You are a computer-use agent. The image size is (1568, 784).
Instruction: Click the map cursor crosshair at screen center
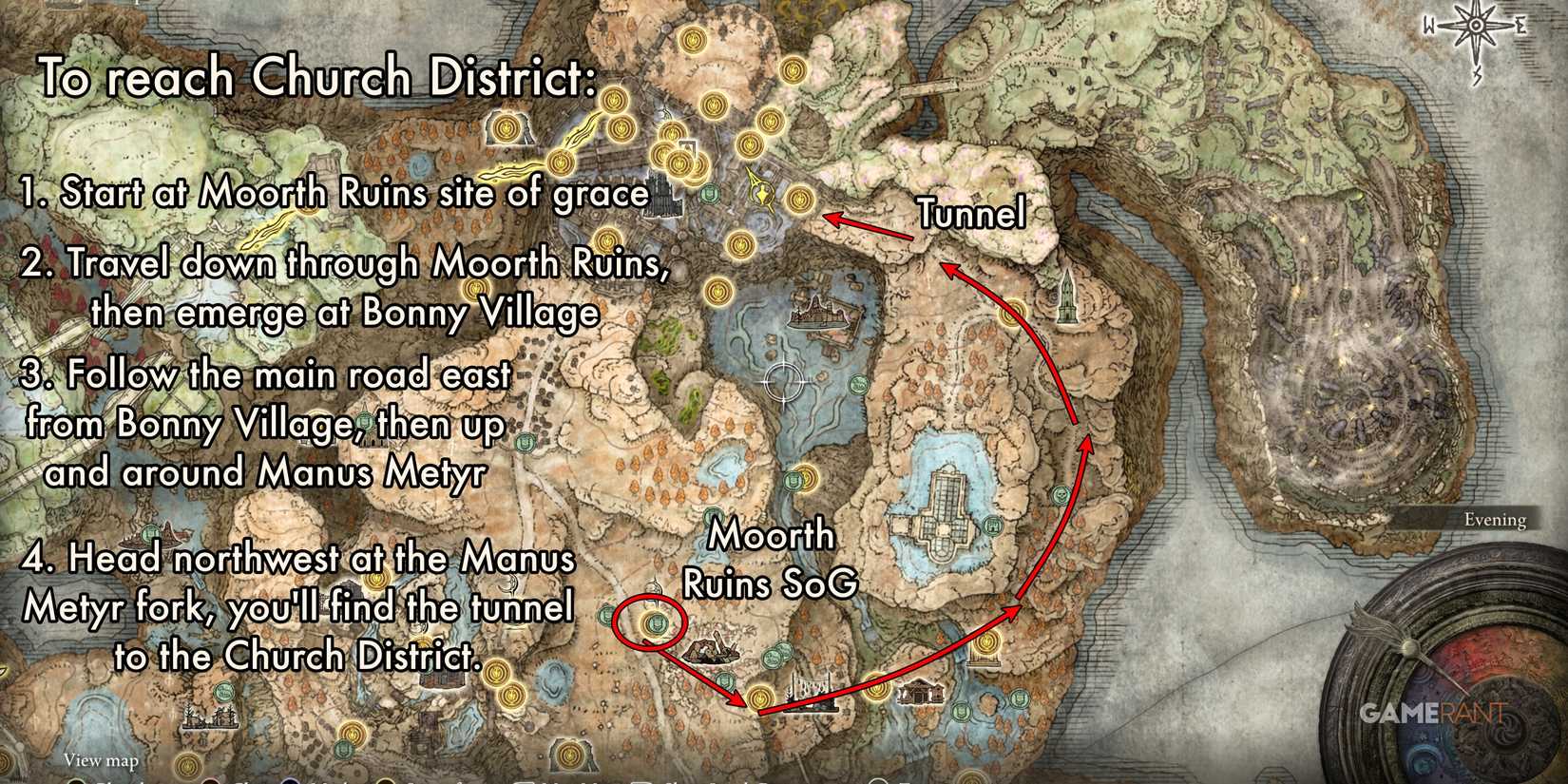(x=782, y=383)
